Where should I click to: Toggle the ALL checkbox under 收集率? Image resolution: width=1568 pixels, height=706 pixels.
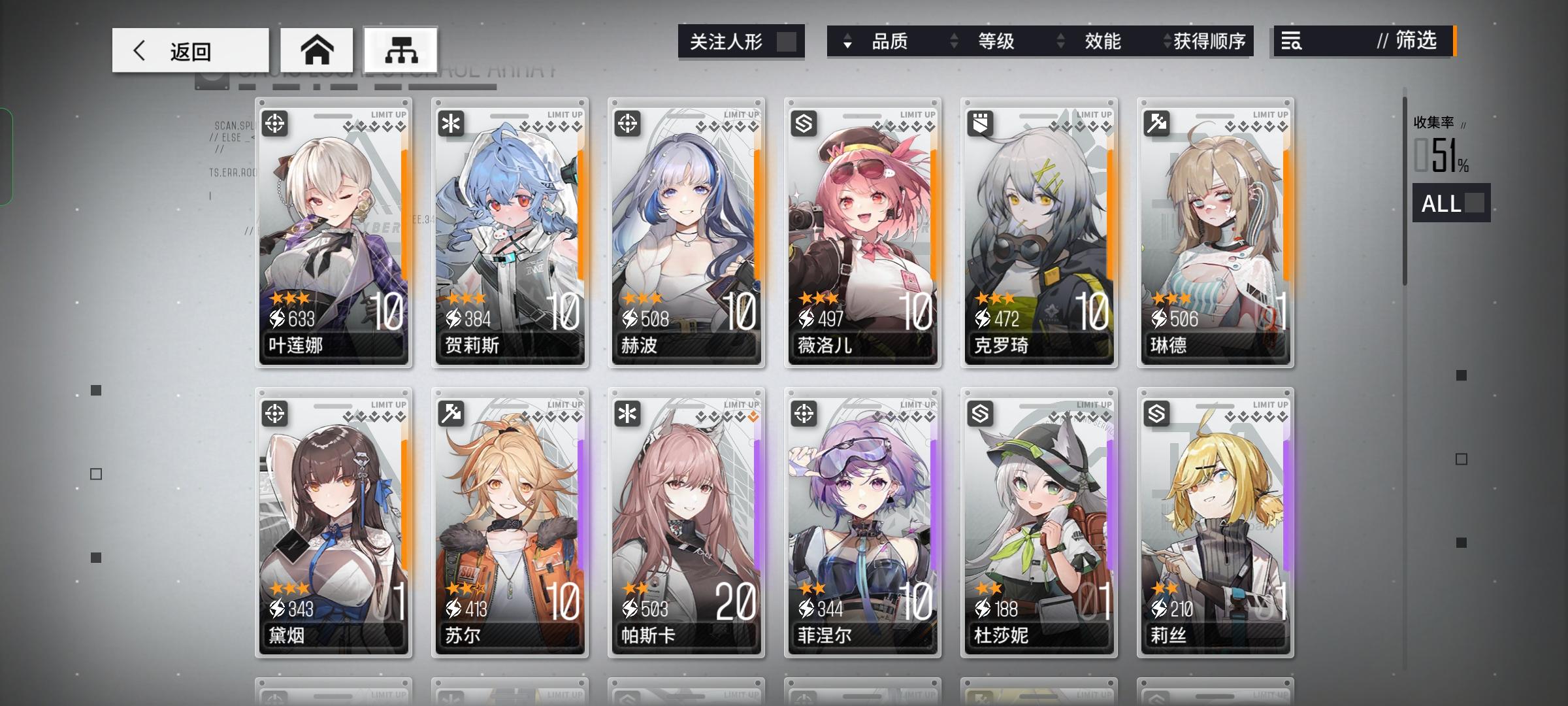(x=1473, y=204)
